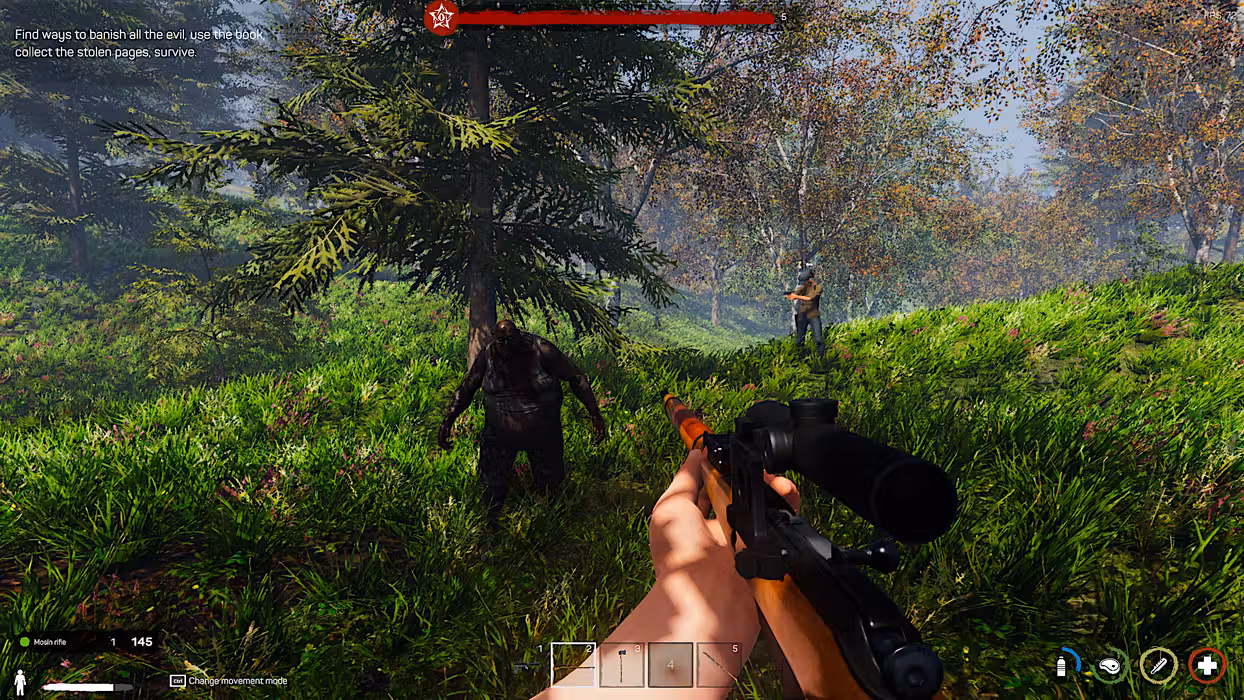
Task: Choose the highlighted Mosin rifle hotbar slot
Action: coord(573,665)
